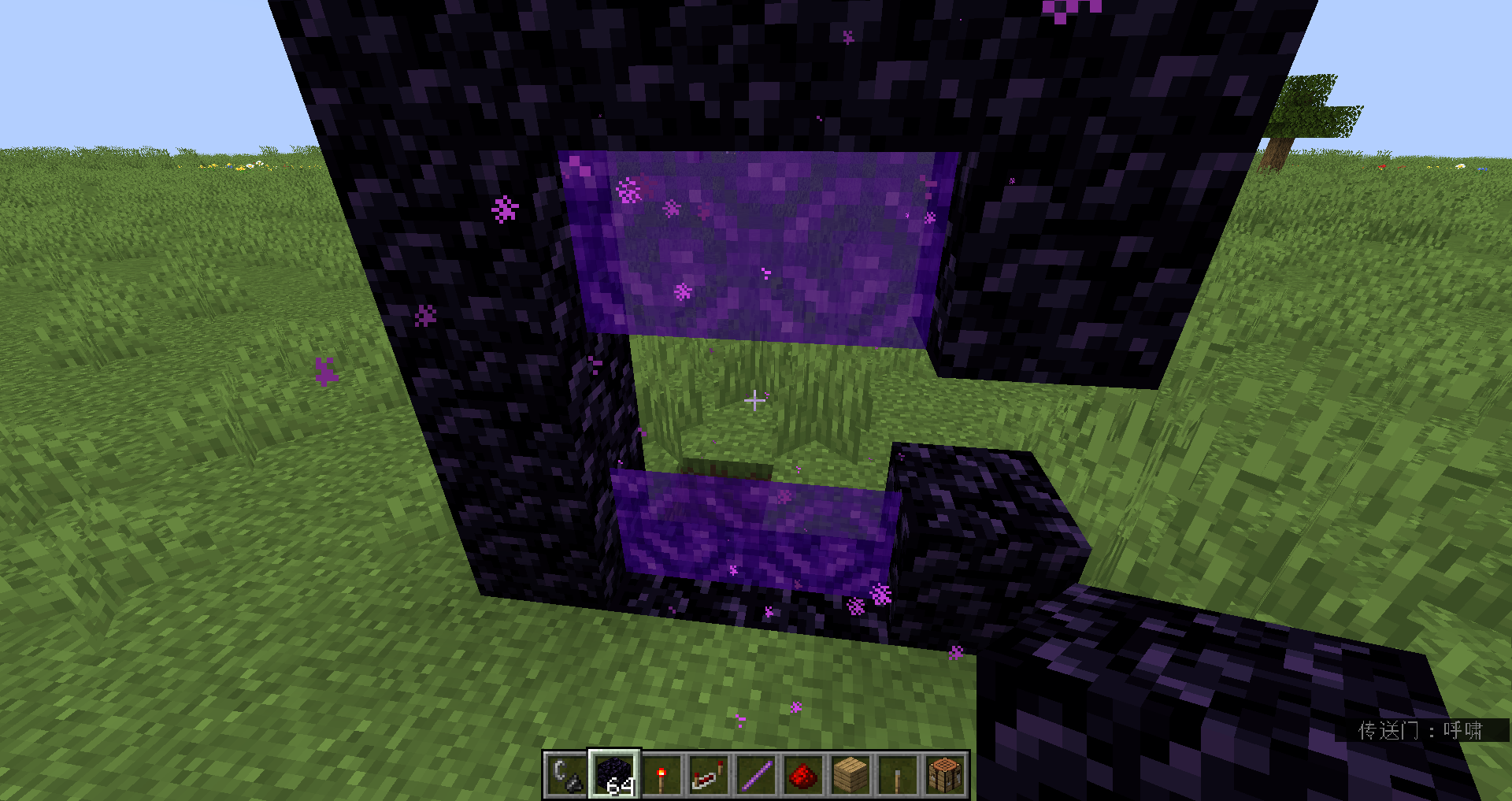Click the 64 stack count label

pos(621,785)
